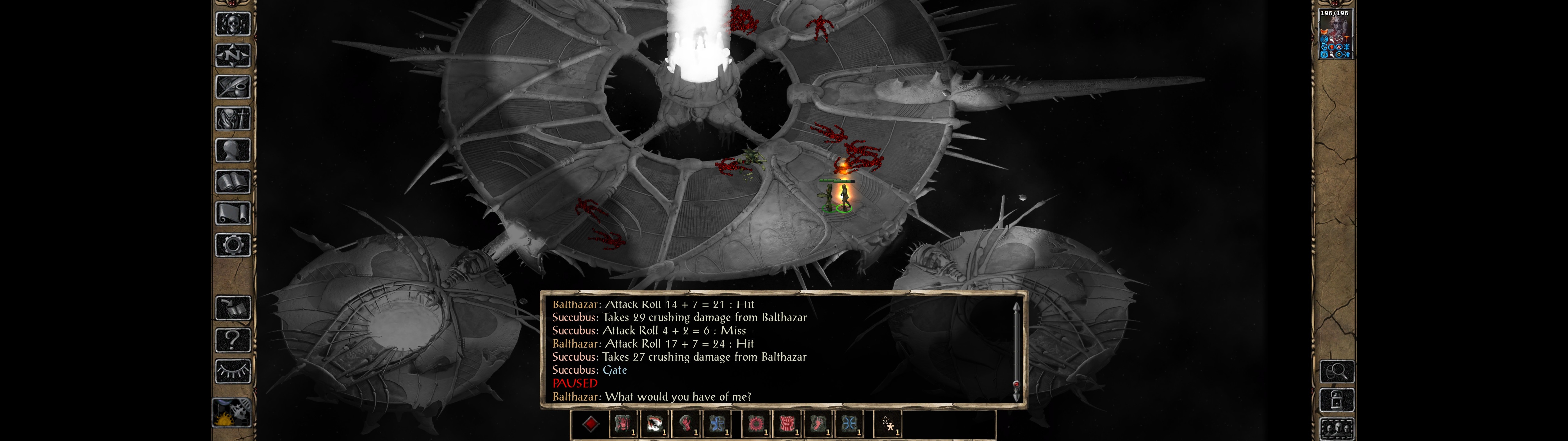
Task: Use the red spiked-ring sun ability
Action: point(756,424)
